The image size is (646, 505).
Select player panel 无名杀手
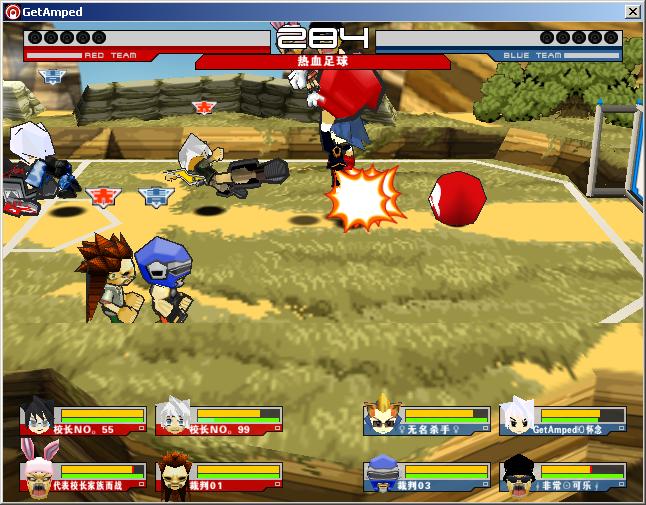(427, 420)
